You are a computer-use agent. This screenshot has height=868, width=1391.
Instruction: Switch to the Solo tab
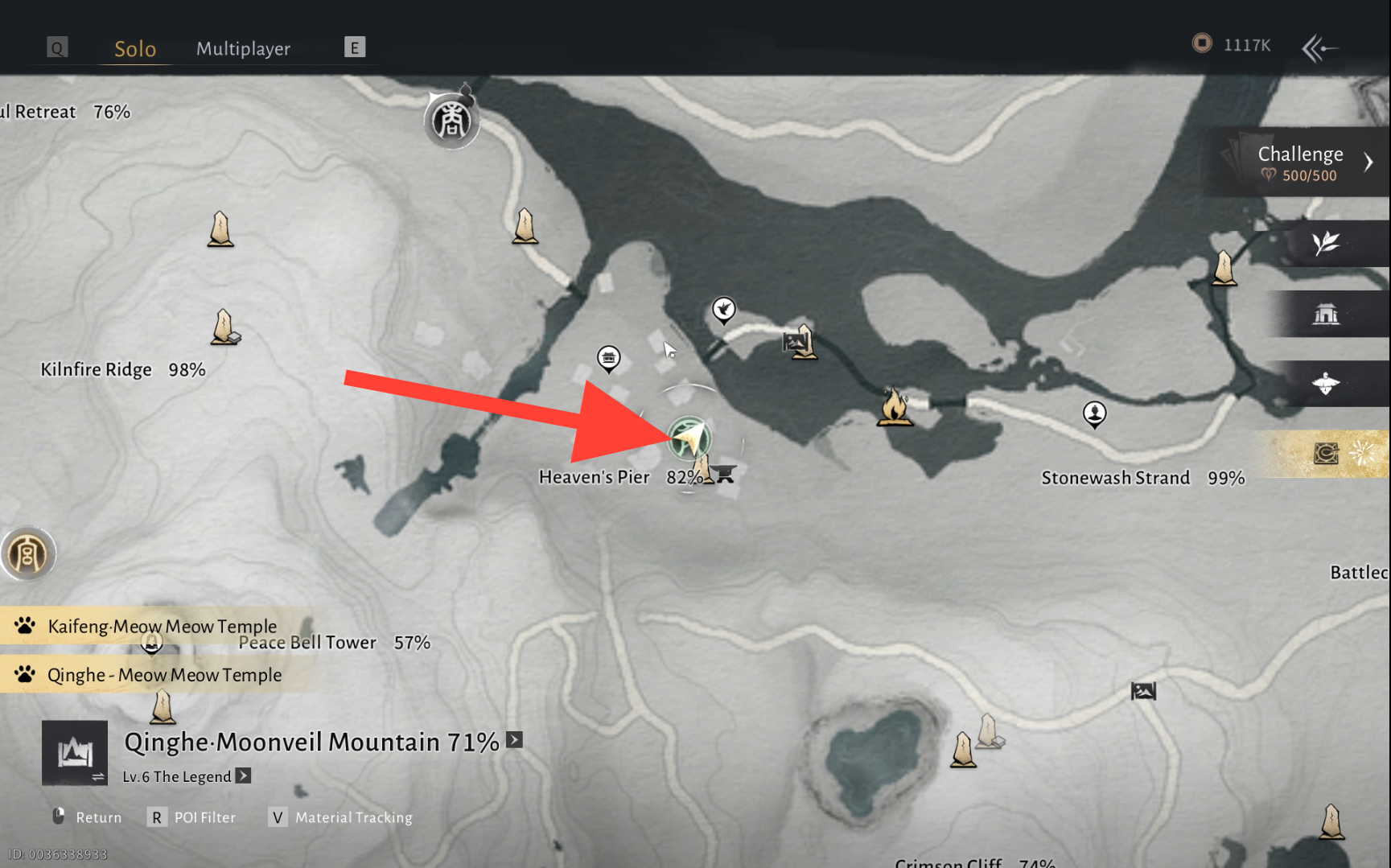point(134,49)
